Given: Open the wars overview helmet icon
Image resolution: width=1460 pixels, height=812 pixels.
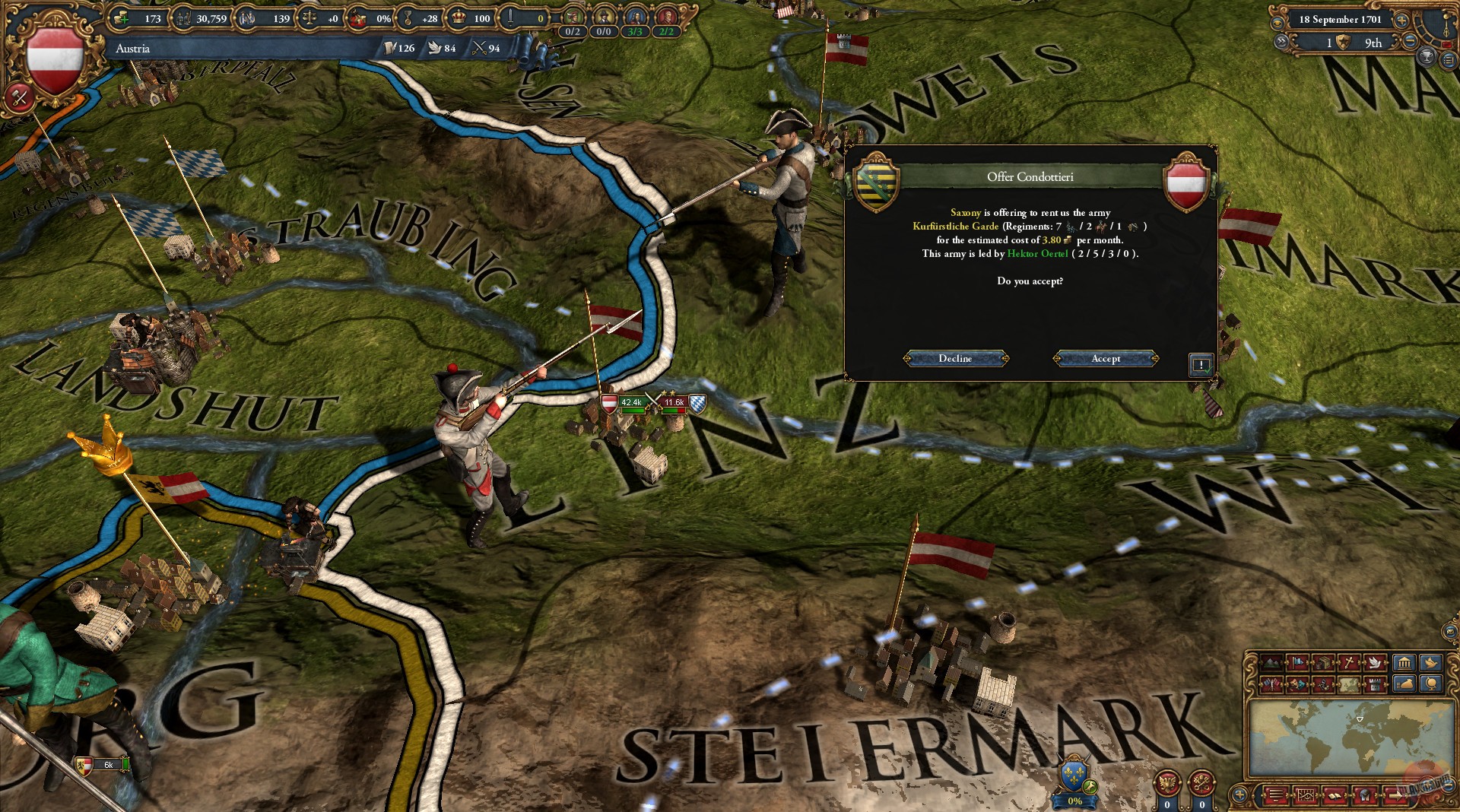Looking at the screenshot, I should point(1364,795).
